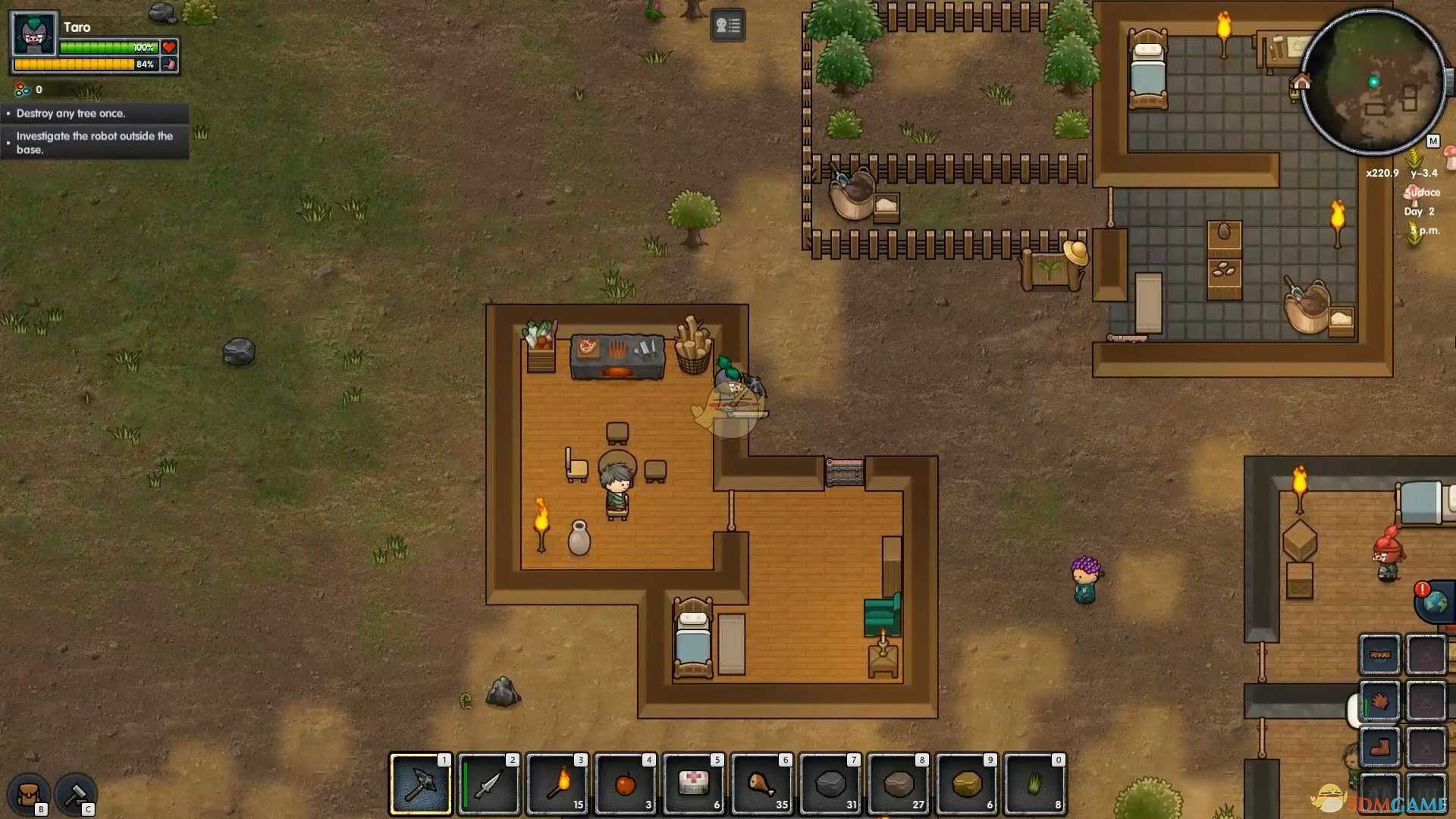Viewport: 1456px width, 819px height.
Task: Choose the brown rock stack of 27
Action: pos(899,784)
